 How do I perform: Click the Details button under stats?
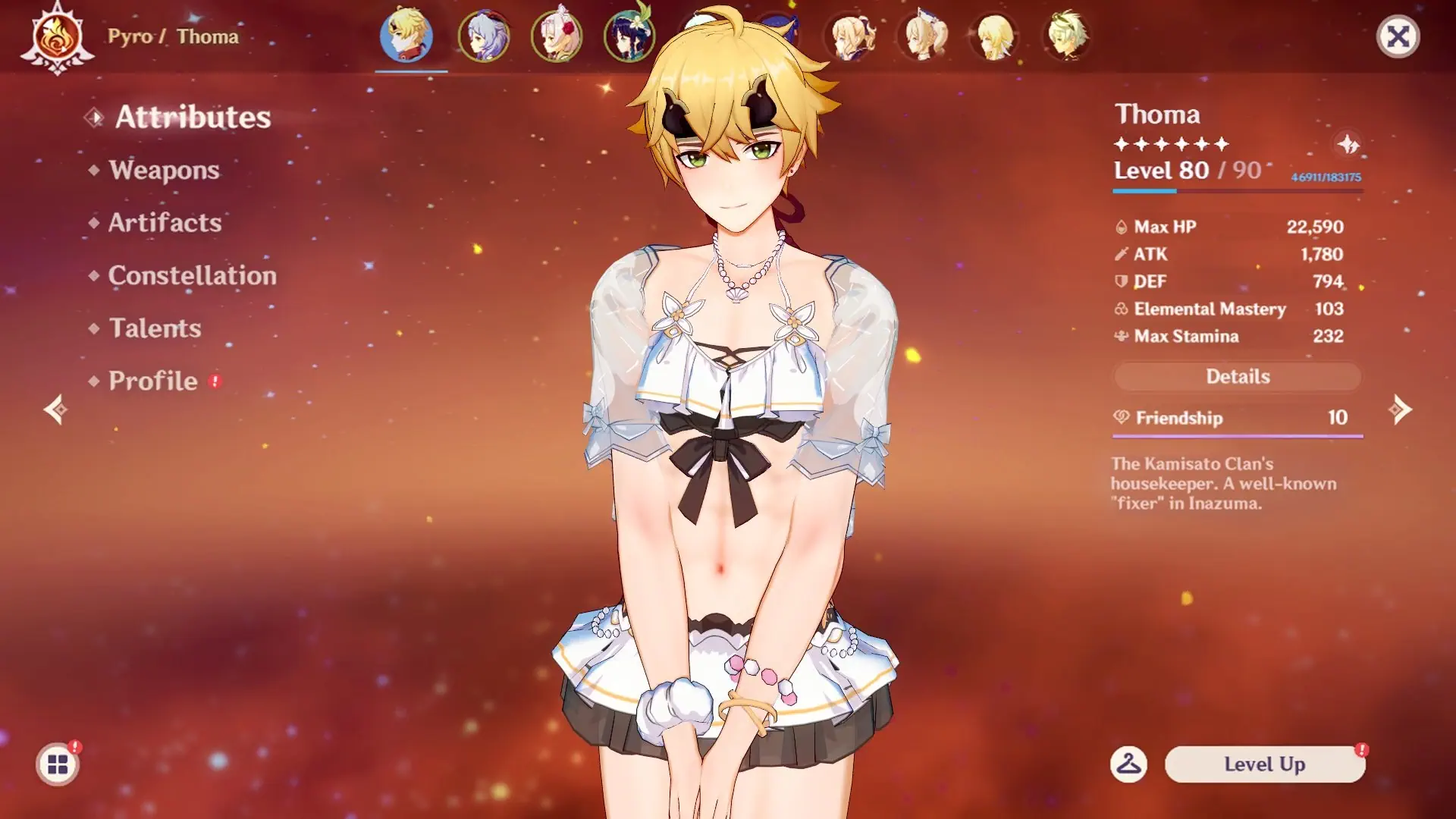[x=1238, y=377]
